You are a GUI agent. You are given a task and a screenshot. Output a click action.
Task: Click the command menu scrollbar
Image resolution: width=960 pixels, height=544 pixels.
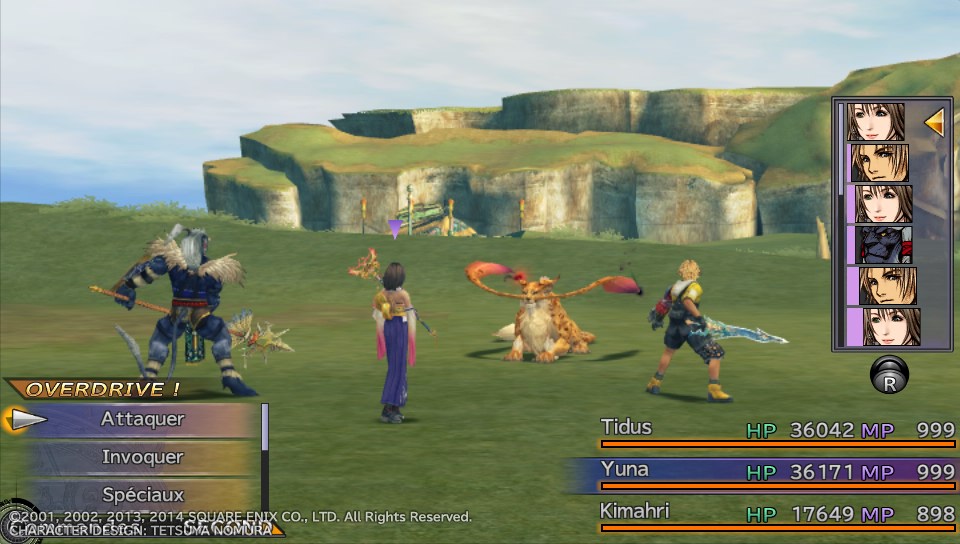(265, 428)
